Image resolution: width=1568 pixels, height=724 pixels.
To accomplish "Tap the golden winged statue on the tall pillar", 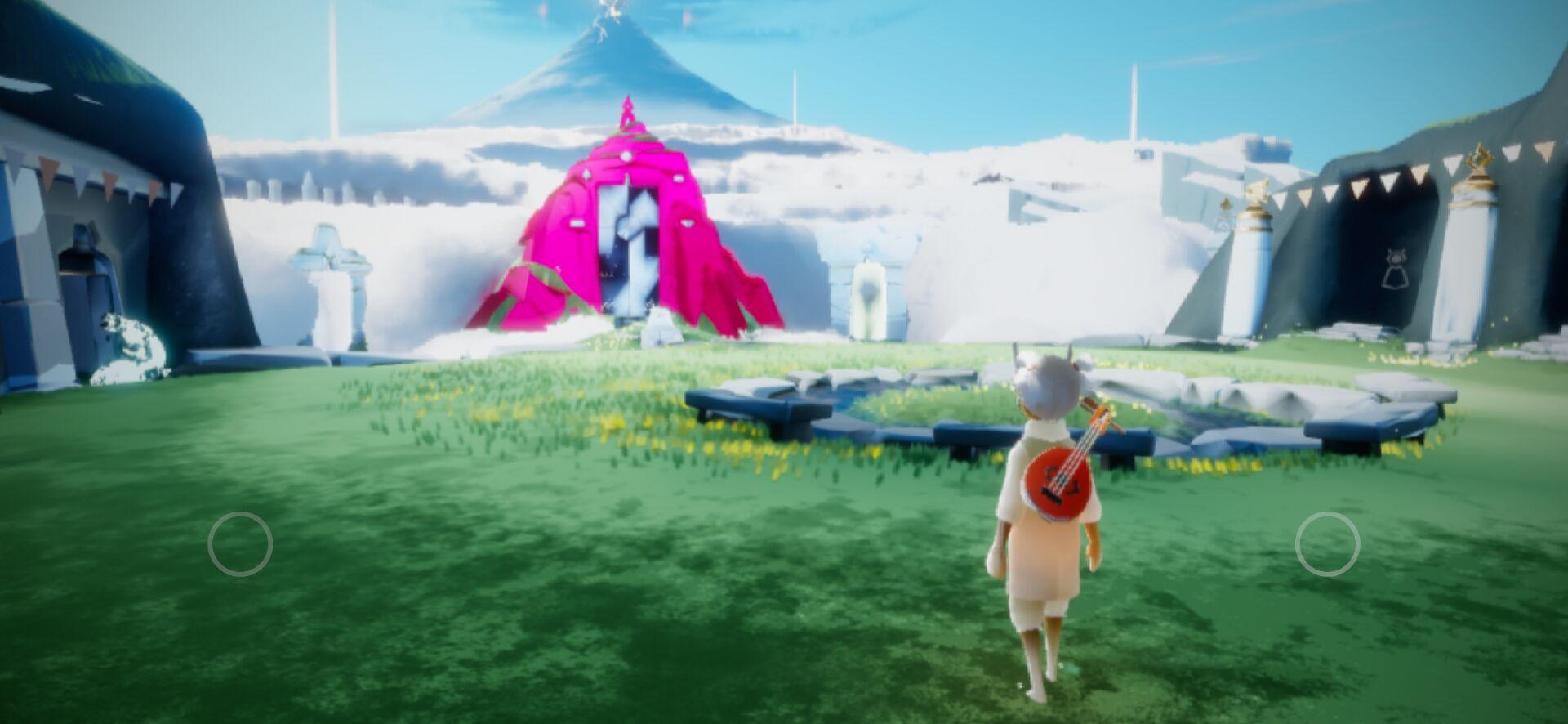I will (1480, 159).
